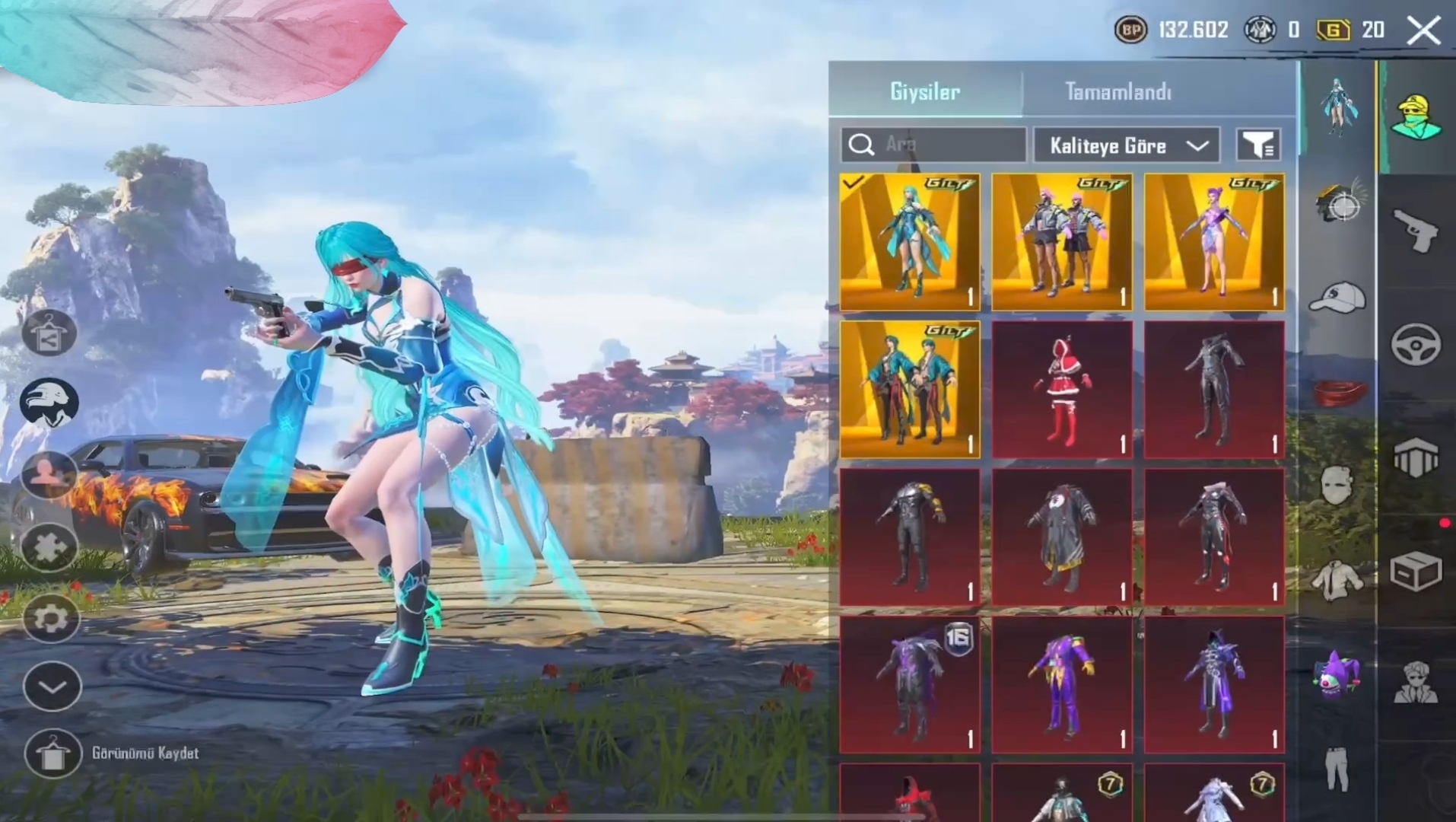Open the steering wheel vehicle category
Image resolution: width=1456 pixels, height=822 pixels.
click(1415, 345)
